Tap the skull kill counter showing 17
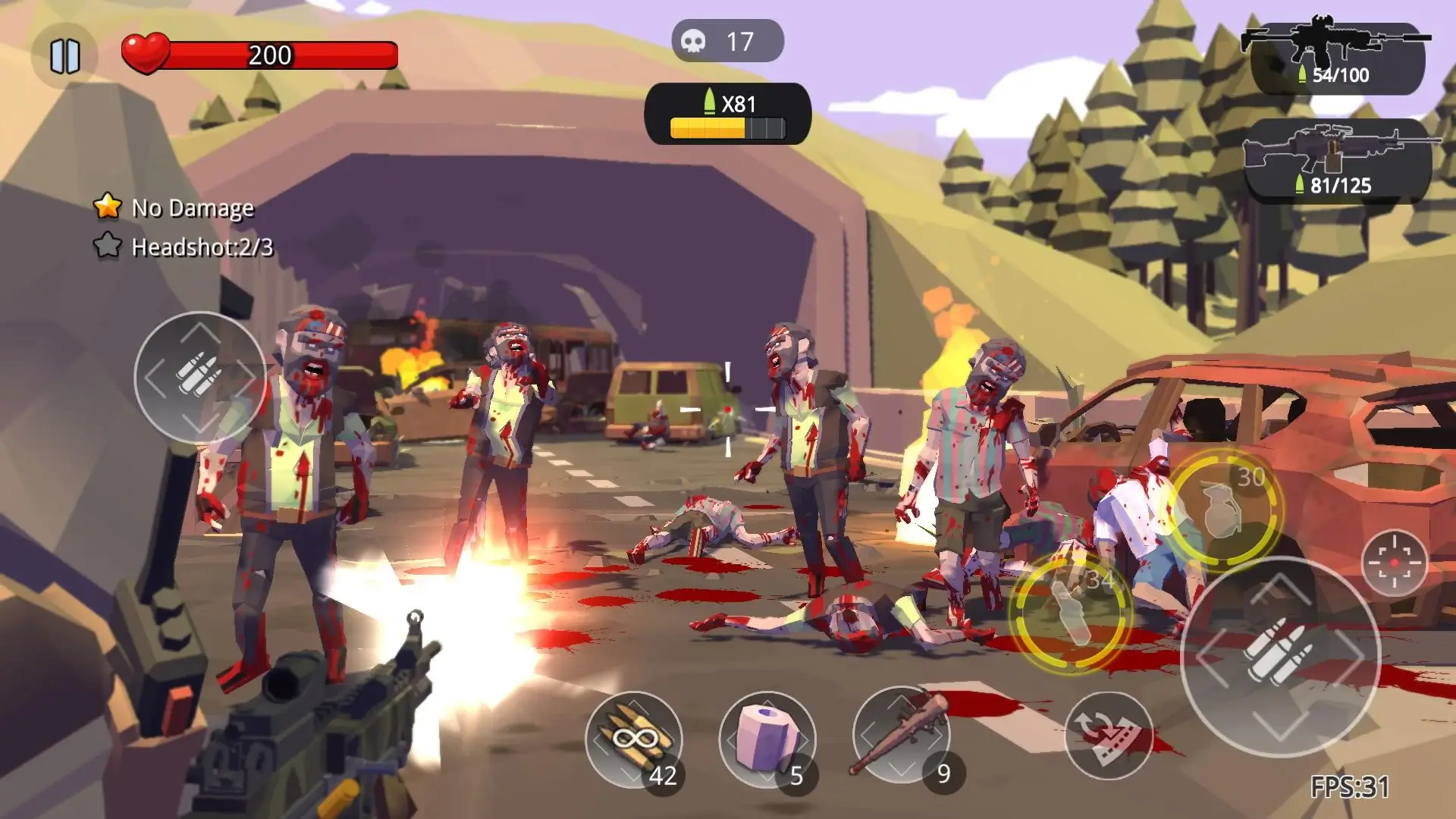The width and height of the screenshot is (1456, 819). tap(724, 40)
